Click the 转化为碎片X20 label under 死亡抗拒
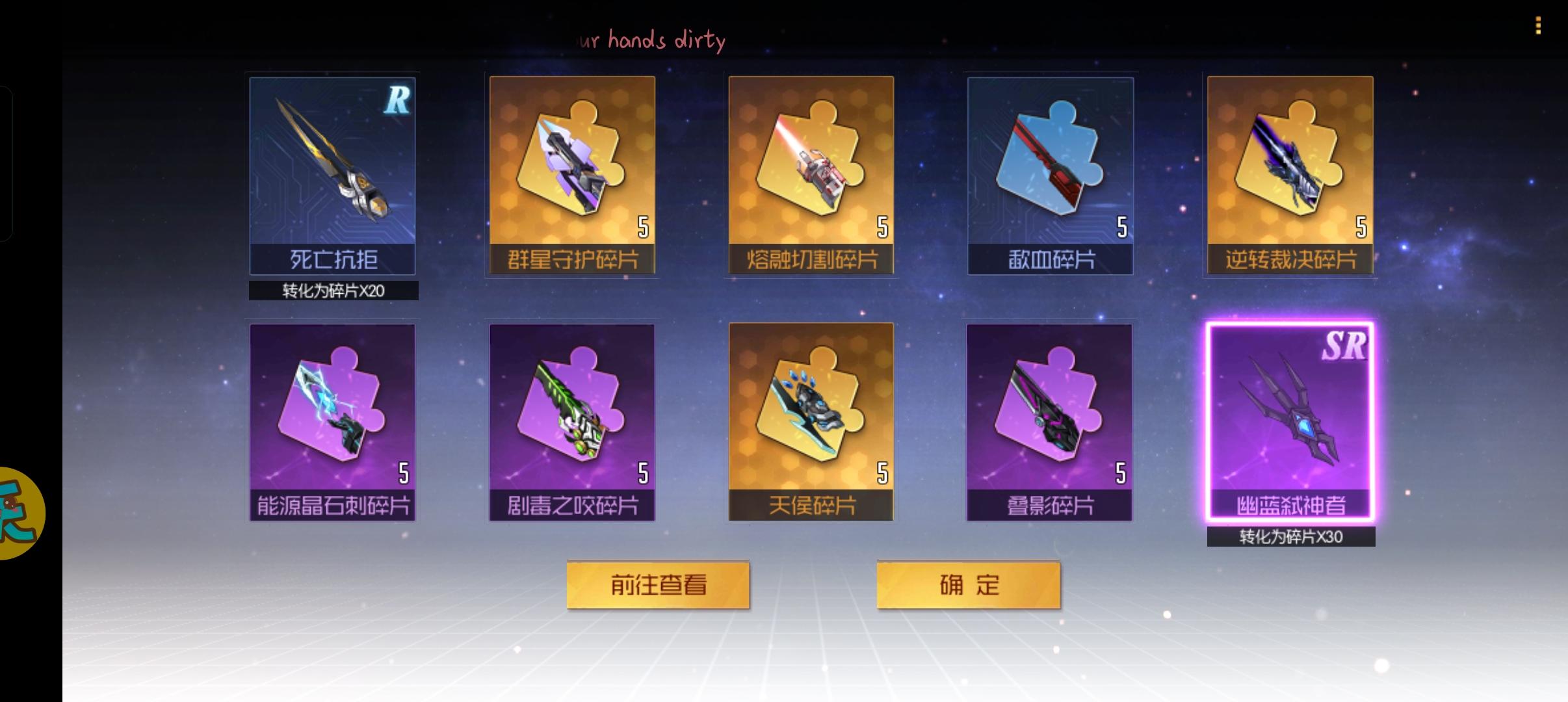The width and height of the screenshot is (1568, 702). 333,291
